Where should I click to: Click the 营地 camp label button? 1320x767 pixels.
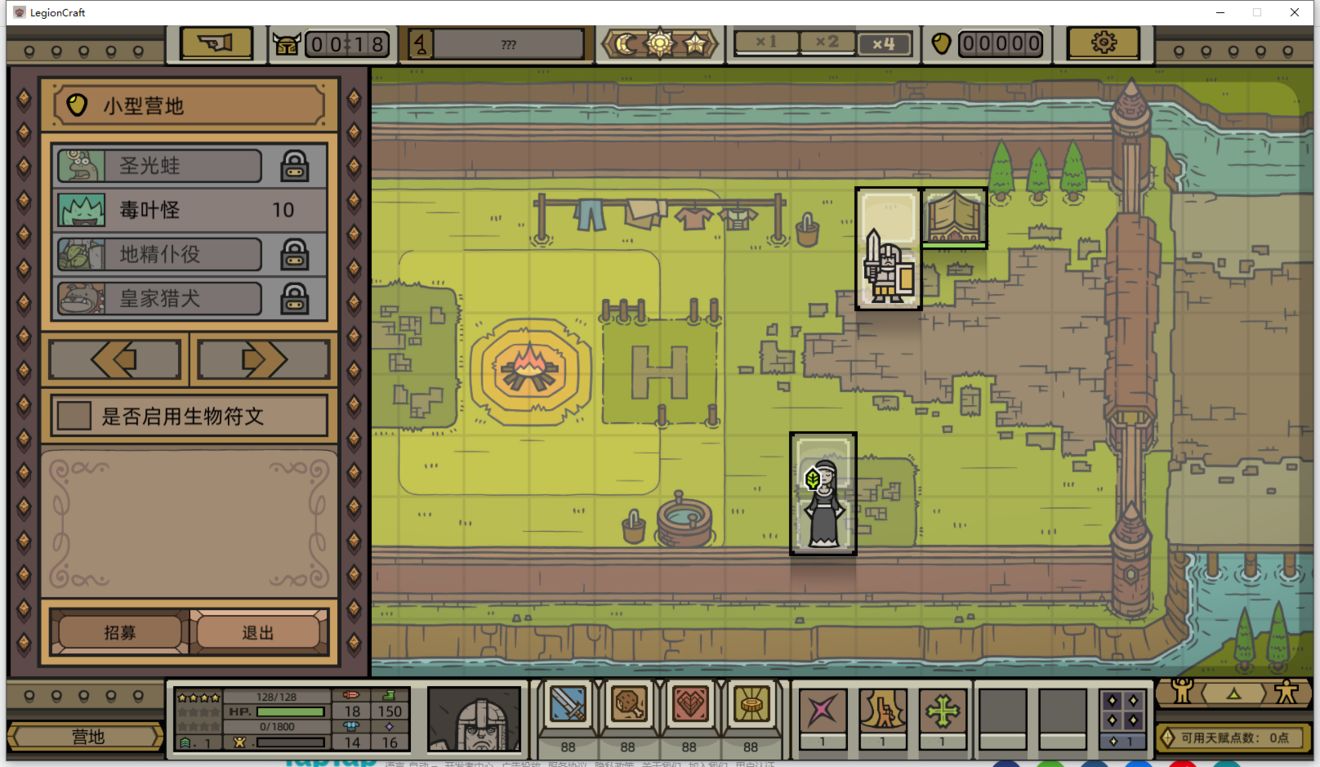coord(87,737)
